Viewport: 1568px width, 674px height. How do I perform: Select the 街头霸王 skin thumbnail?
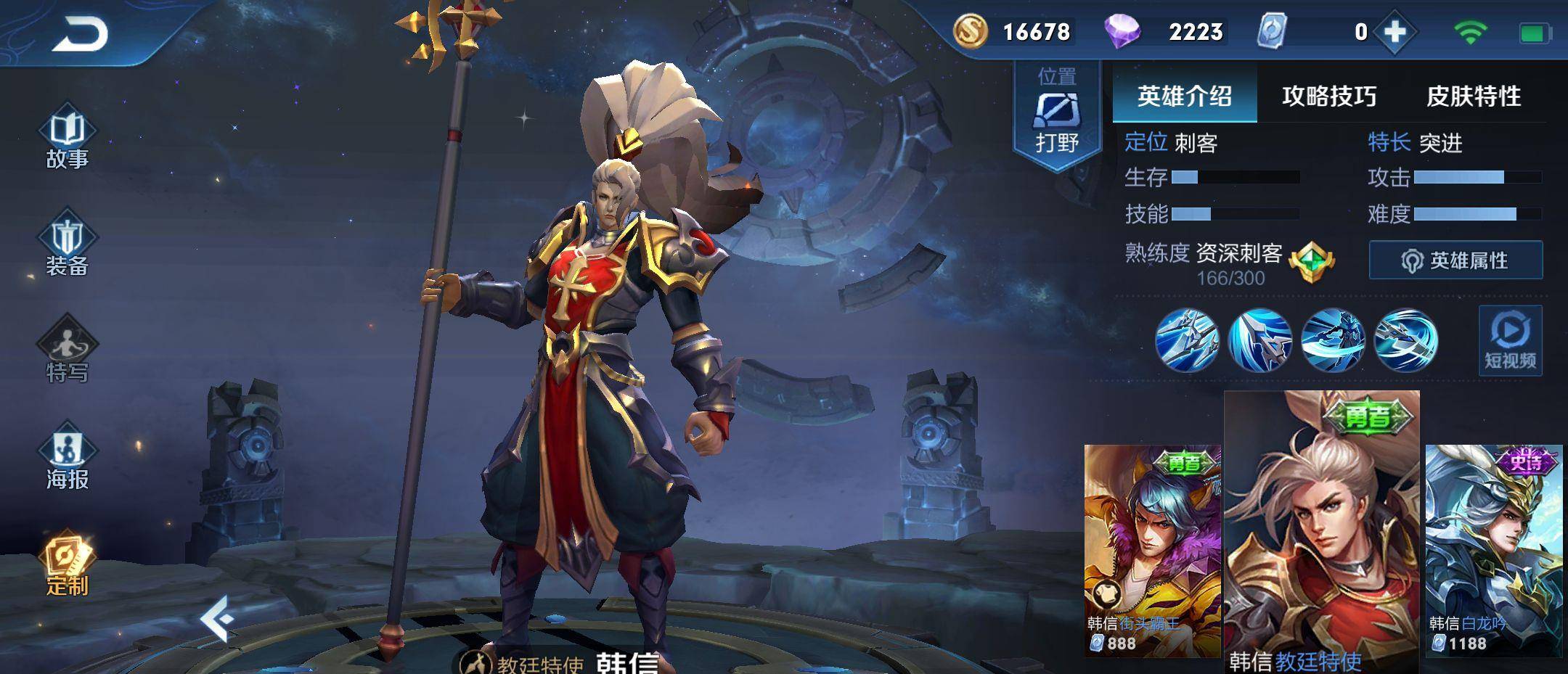click(1152, 550)
